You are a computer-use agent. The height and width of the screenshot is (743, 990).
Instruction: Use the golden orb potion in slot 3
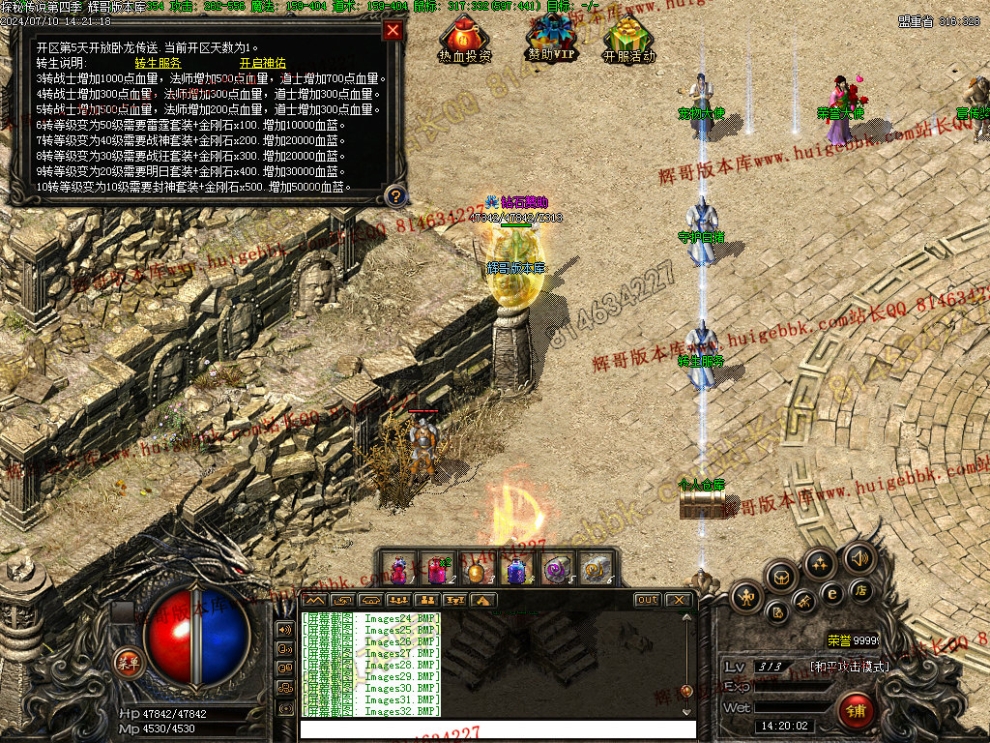tap(477, 570)
